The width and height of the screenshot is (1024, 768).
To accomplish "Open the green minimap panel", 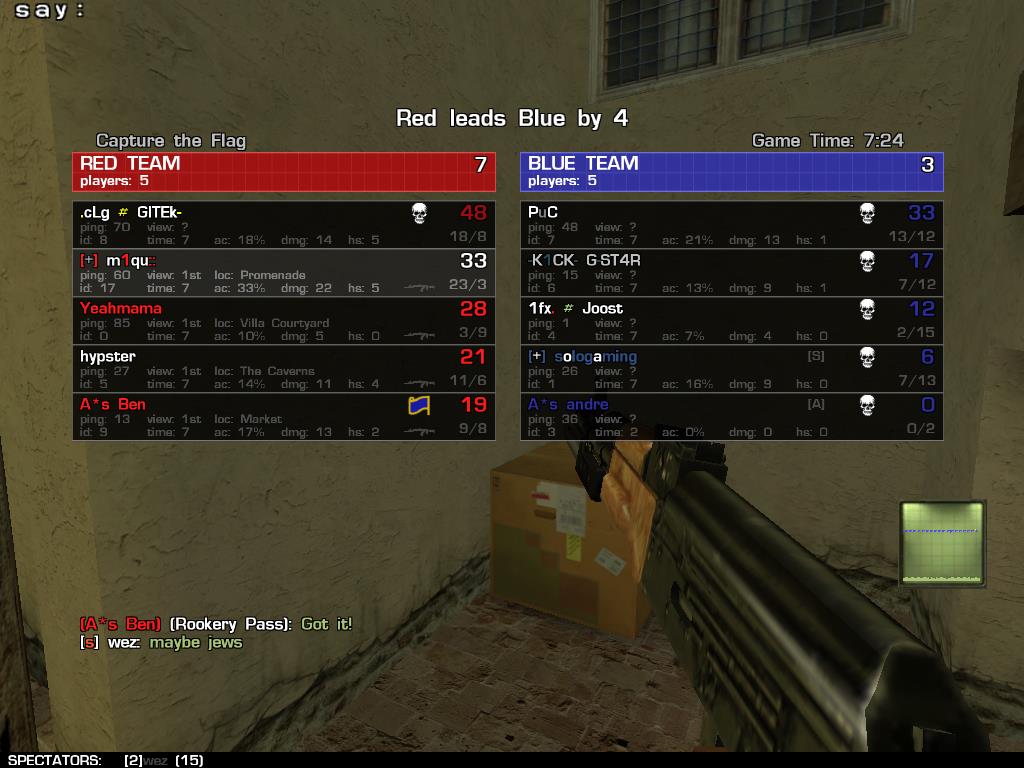I will [942, 543].
